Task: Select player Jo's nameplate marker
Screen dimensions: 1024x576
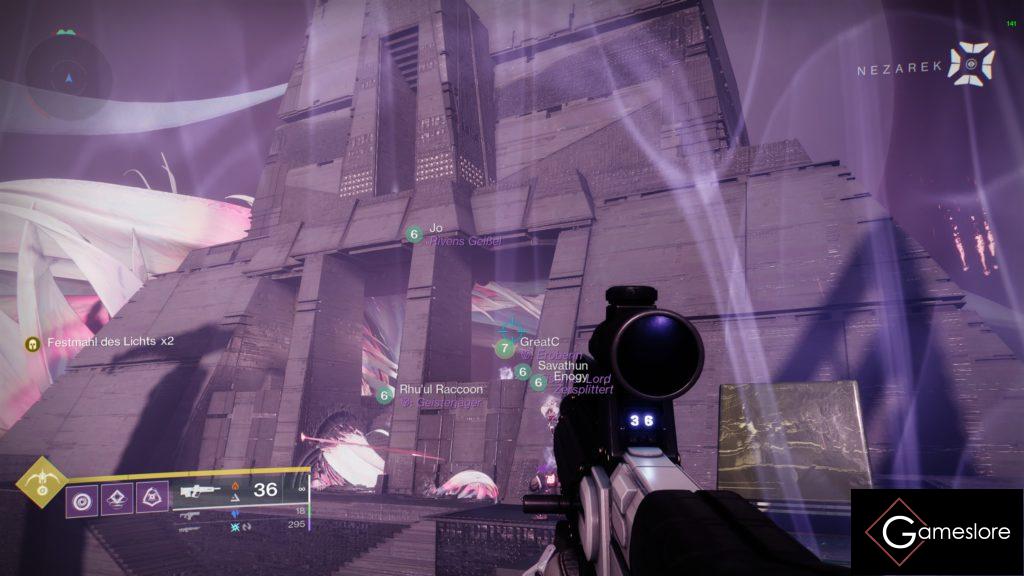Action: (414, 234)
